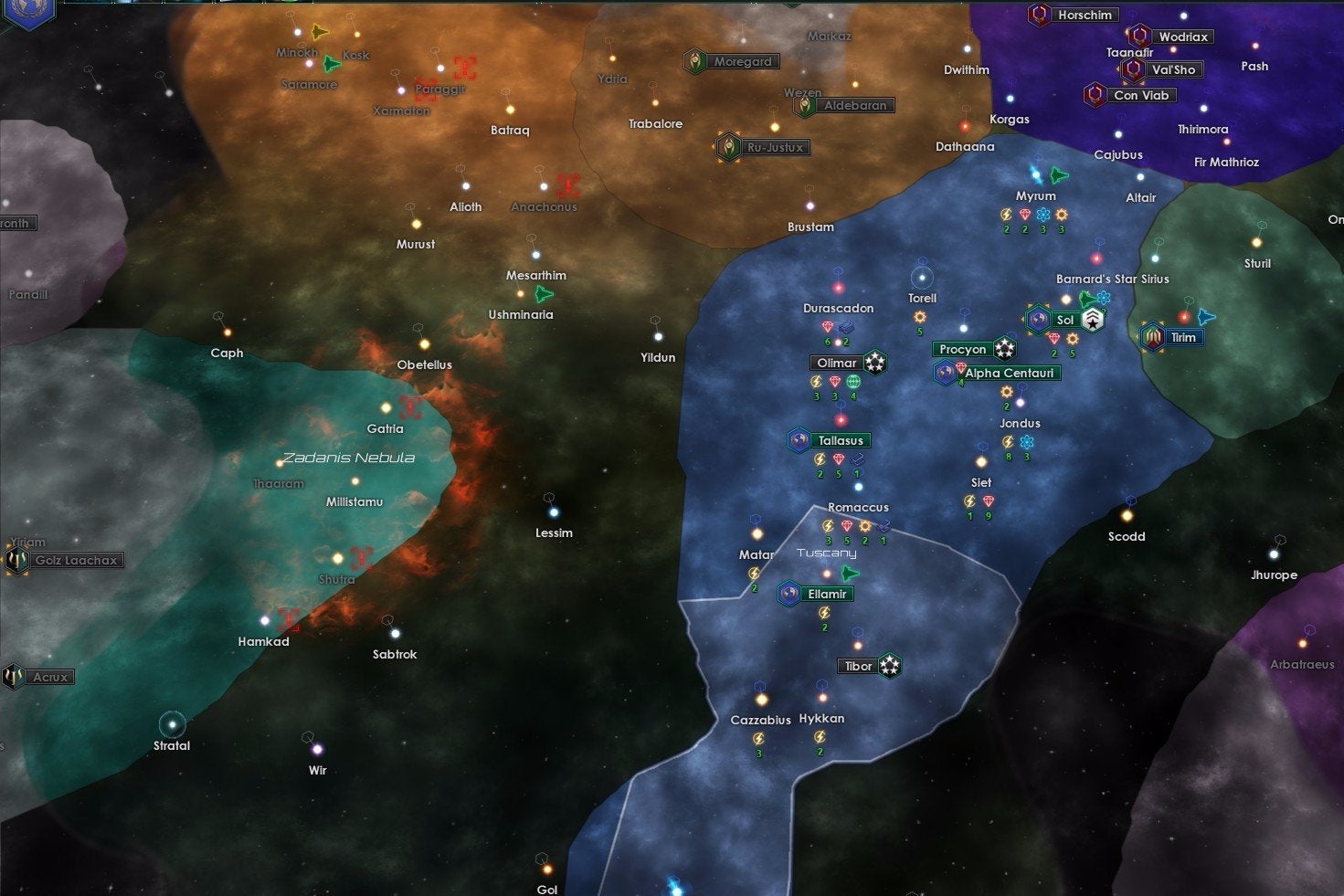The height and width of the screenshot is (896, 1344).
Task: Select the Golz Laachax empire nameplate
Action: tap(76, 560)
